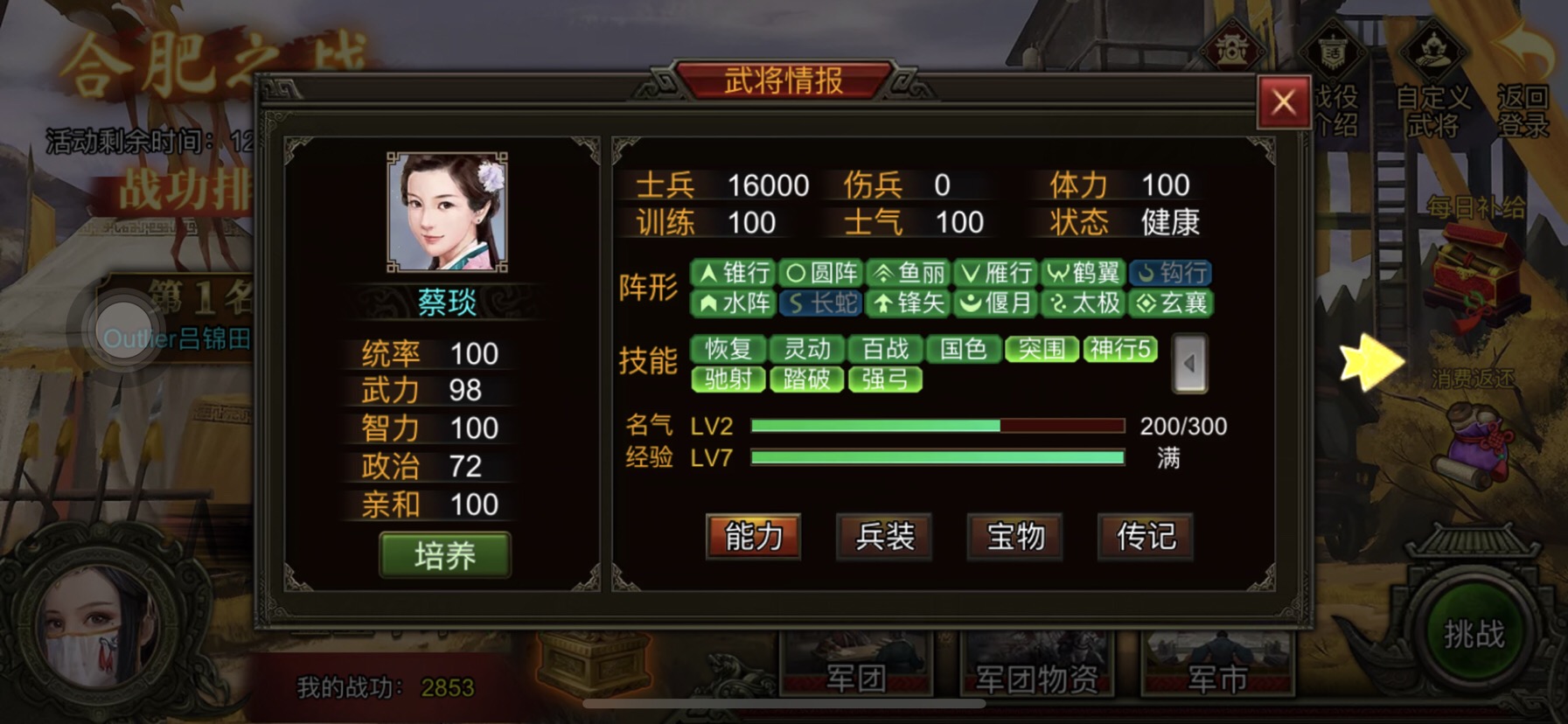This screenshot has height=724, width=1568.
Task: Deselect the highlighted 突围 skill
Action: [x=1041, y=349]
